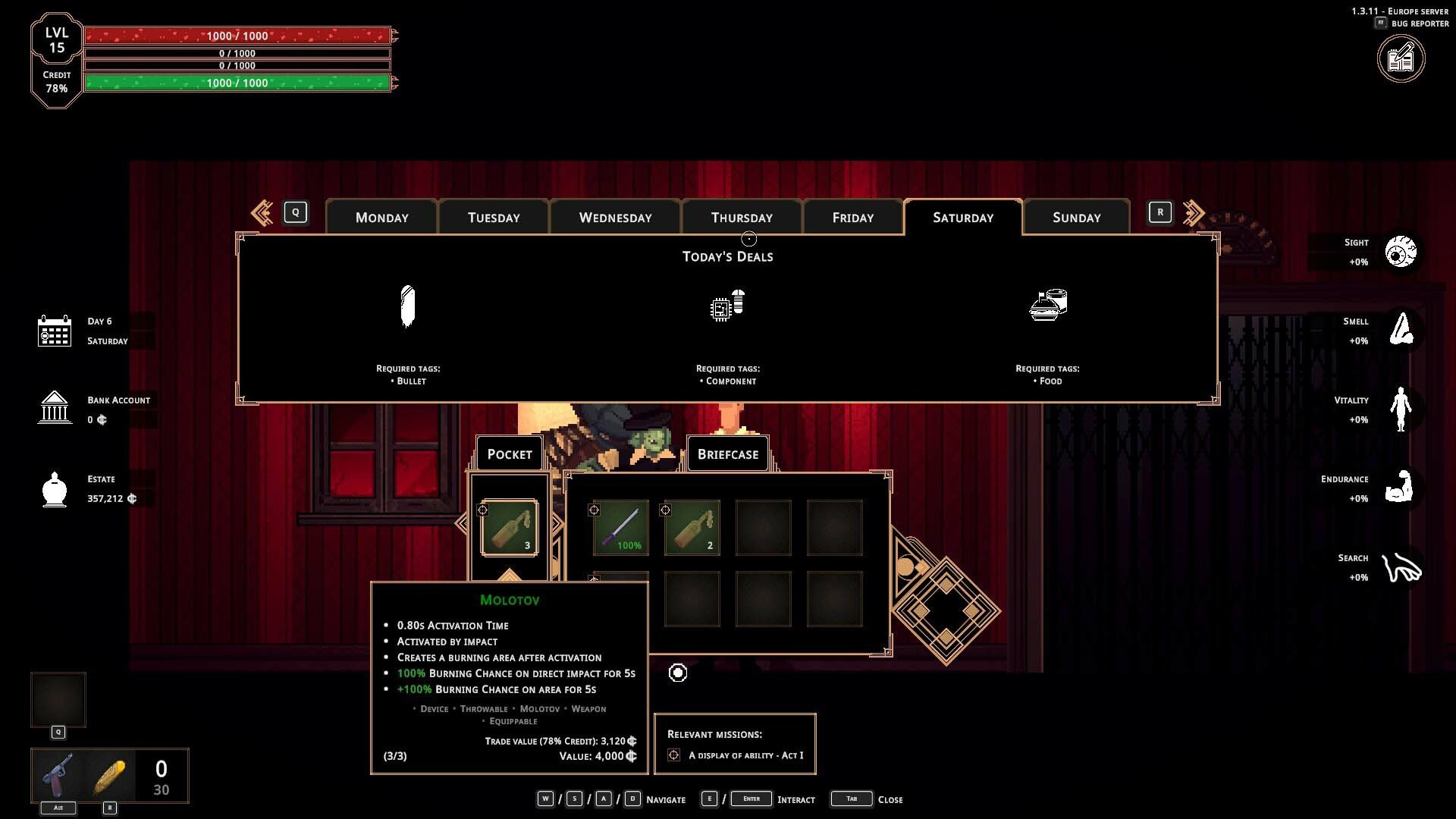Click the left arrow before Monday

coord(262,213)
